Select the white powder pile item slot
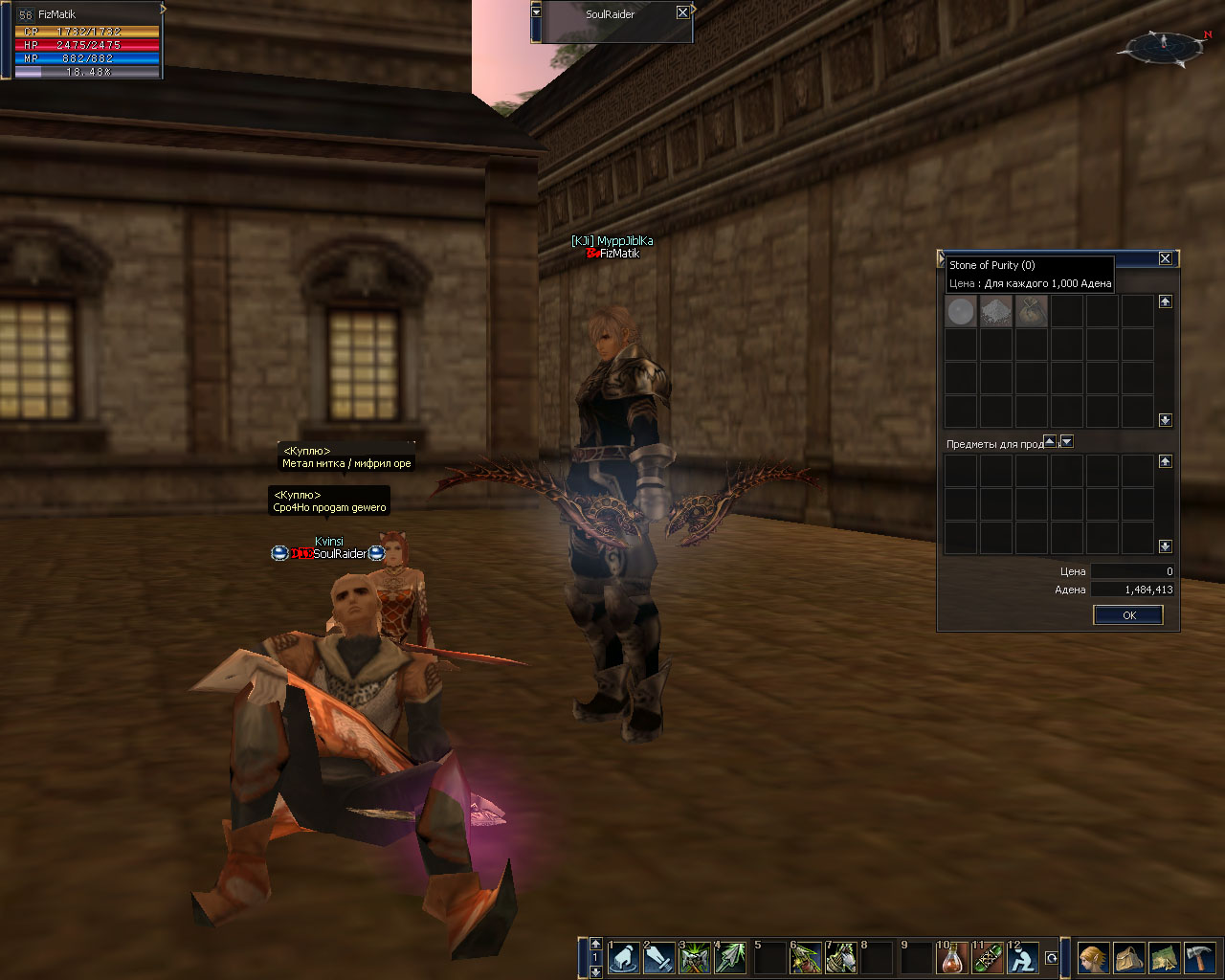The image size is (1225, 980). (996, 311)
